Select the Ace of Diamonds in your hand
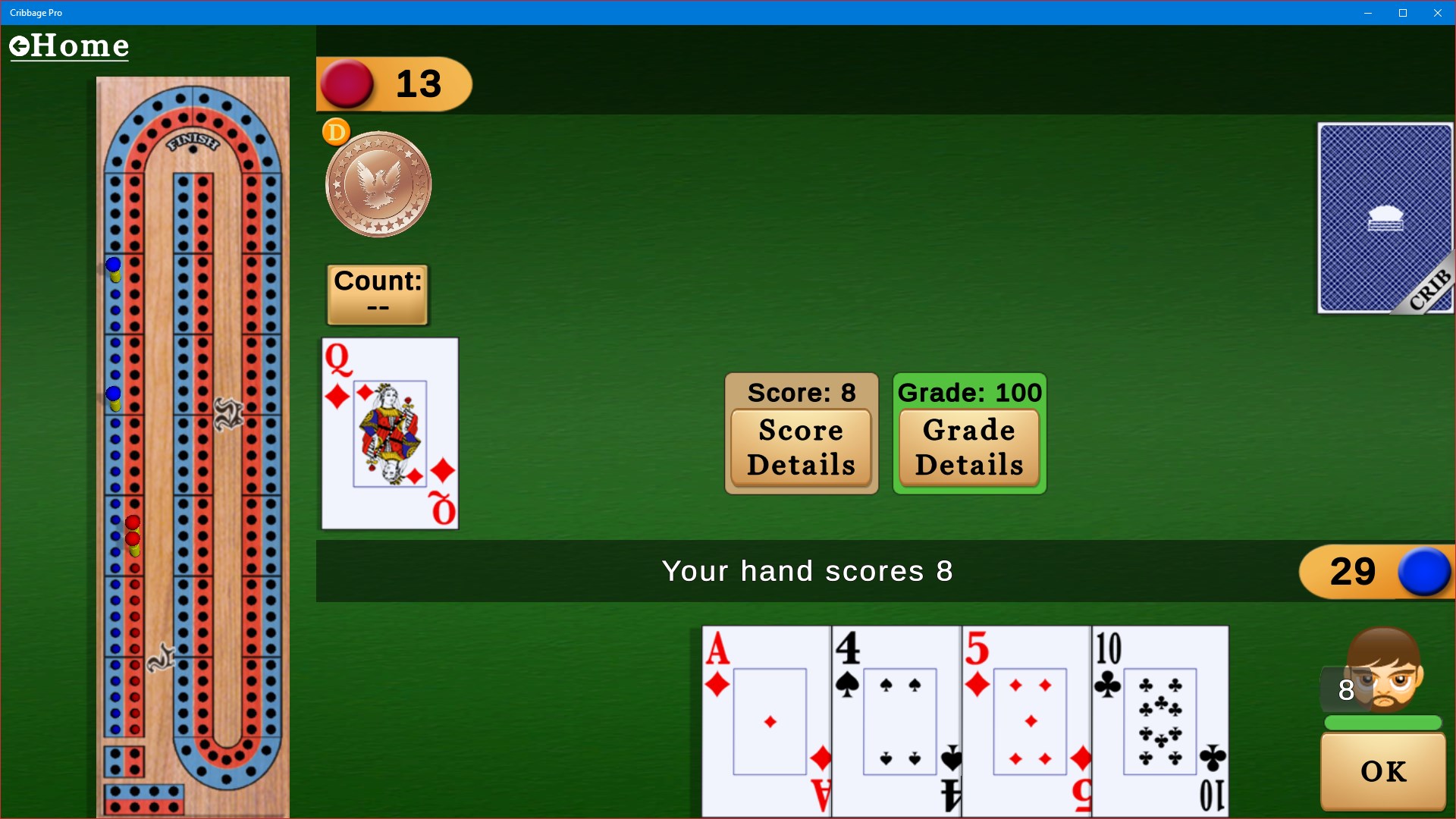 pyautogui.click(x=766, y=720)
